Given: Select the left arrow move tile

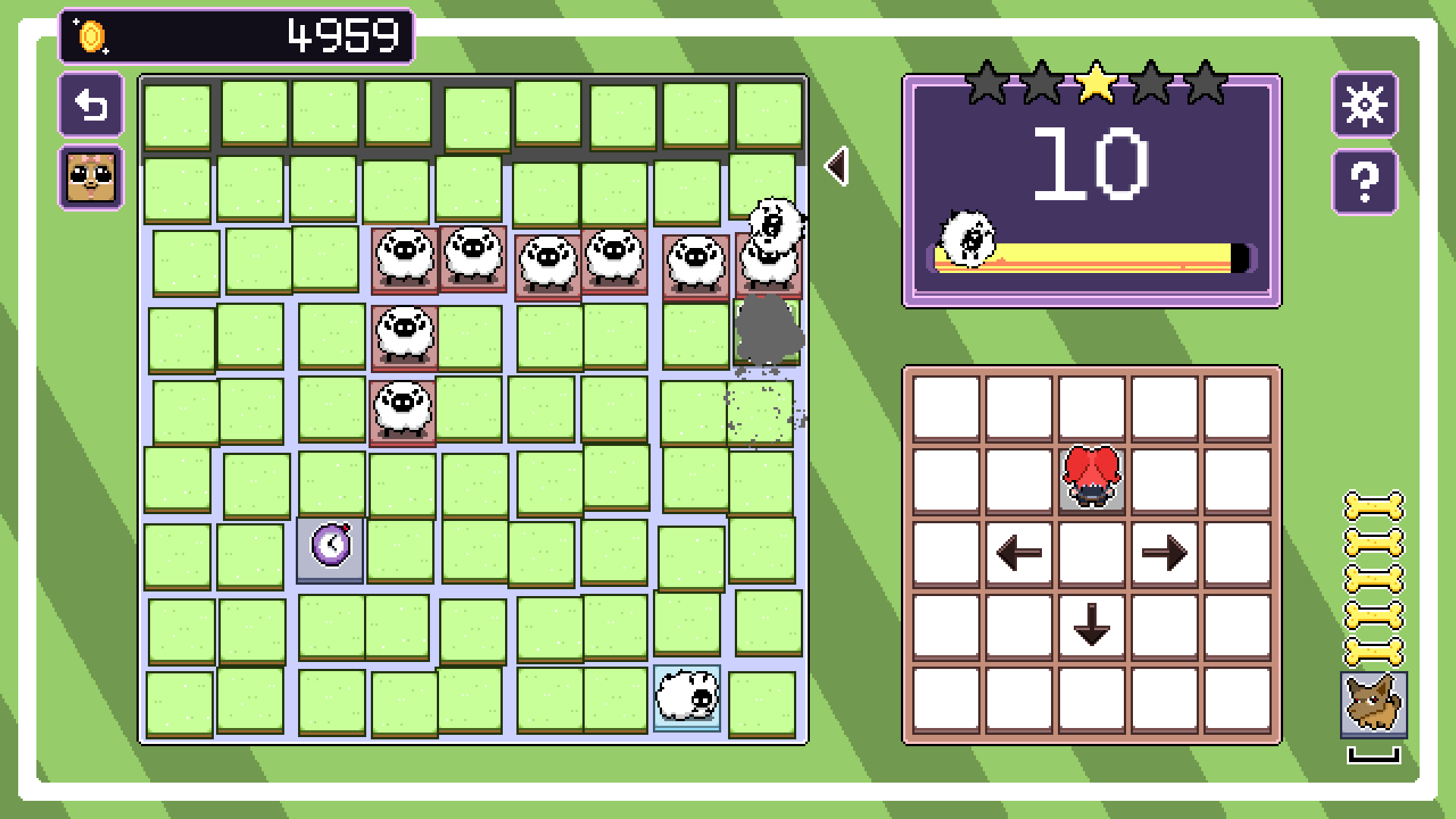Looking at the screenshot, I should tap(1018, 553).
